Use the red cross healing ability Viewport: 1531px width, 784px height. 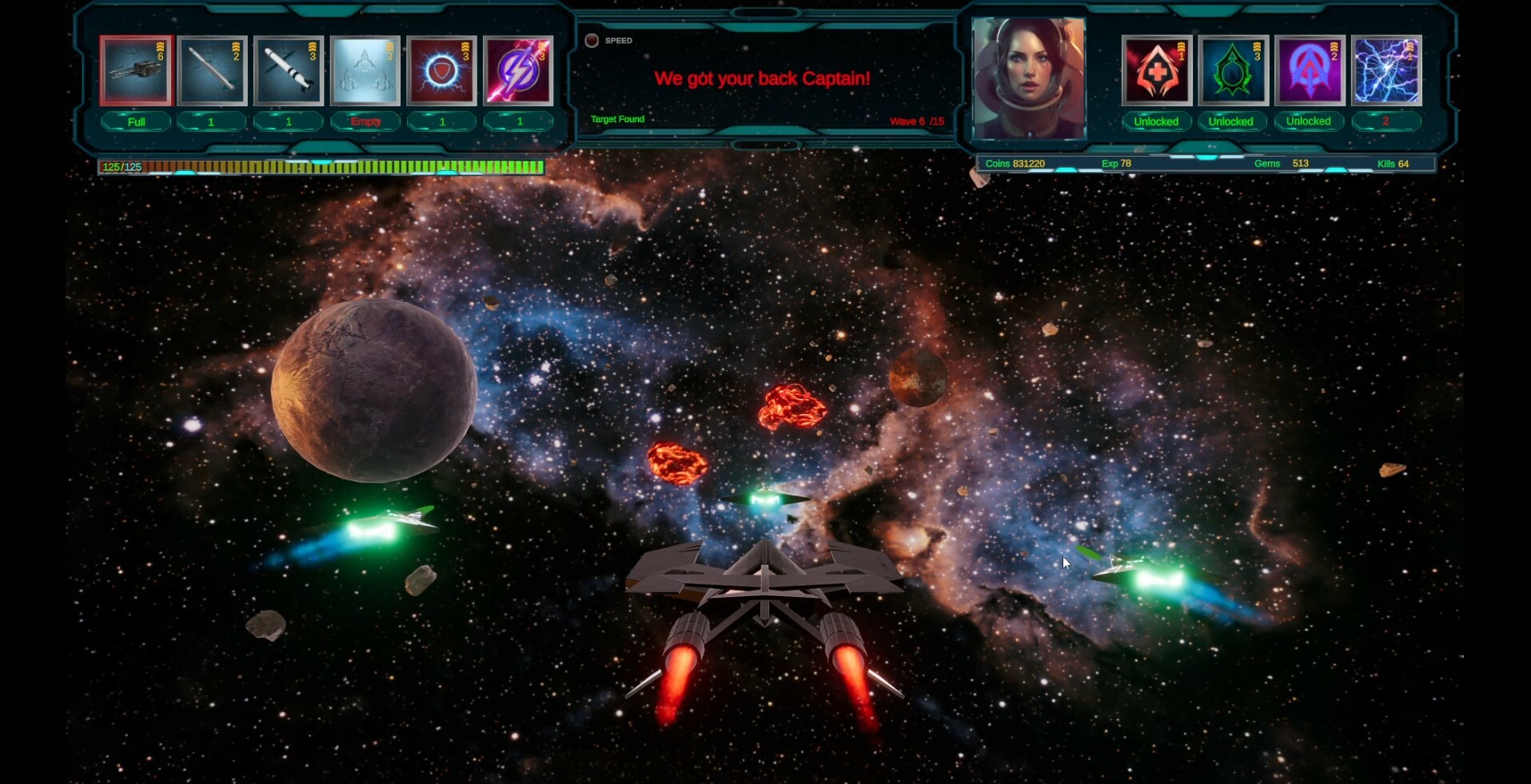(x=1156, y=70)
